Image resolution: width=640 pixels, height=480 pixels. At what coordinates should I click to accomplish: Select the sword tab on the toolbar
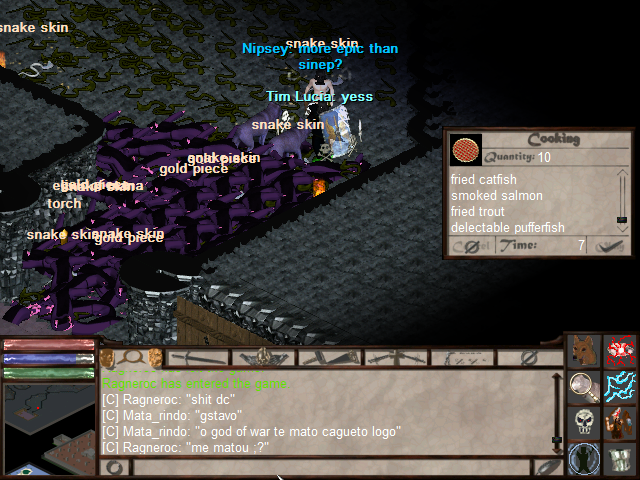tap(201, 356)
